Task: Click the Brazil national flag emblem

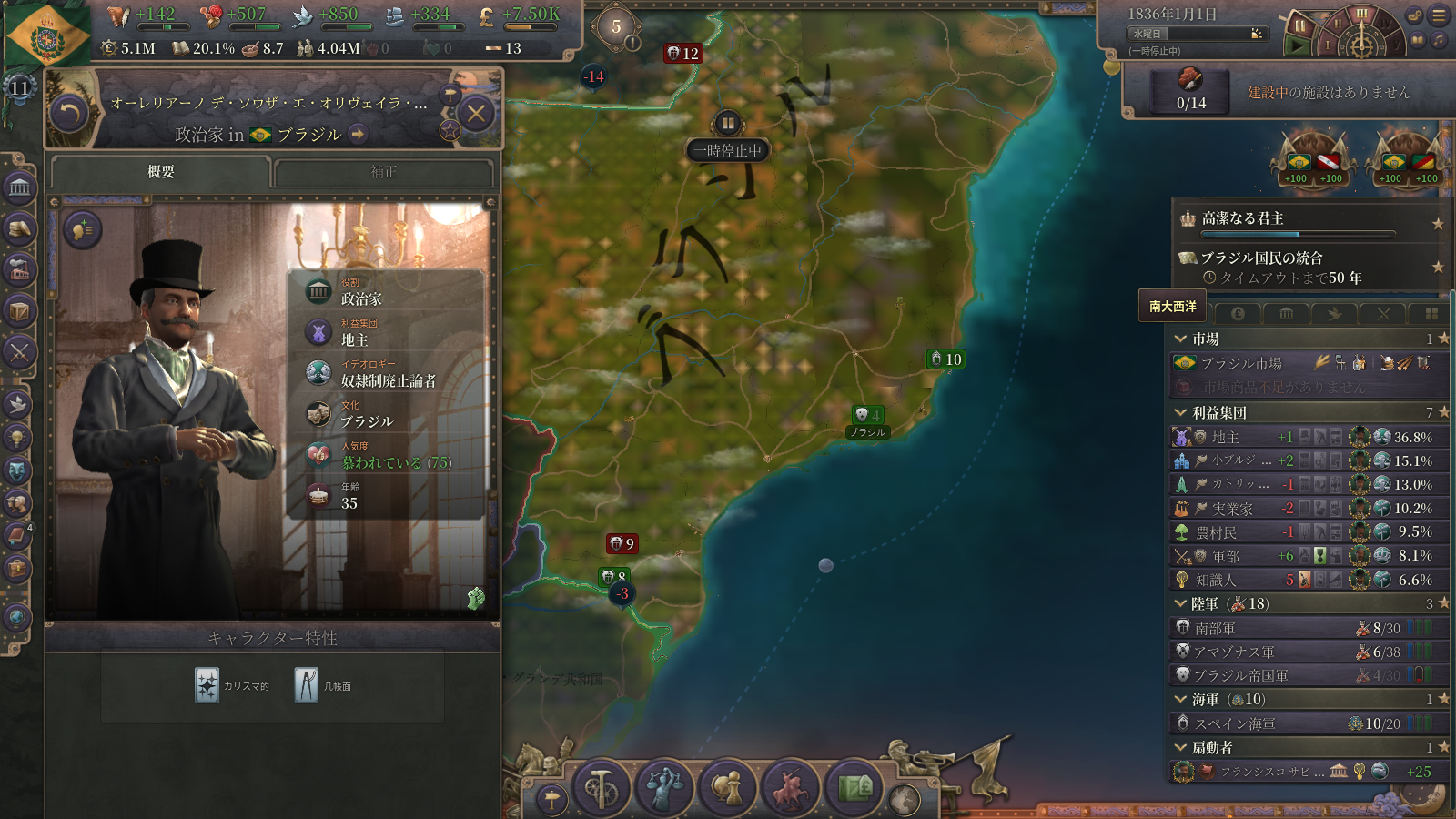Action: [x=46, y=36]
